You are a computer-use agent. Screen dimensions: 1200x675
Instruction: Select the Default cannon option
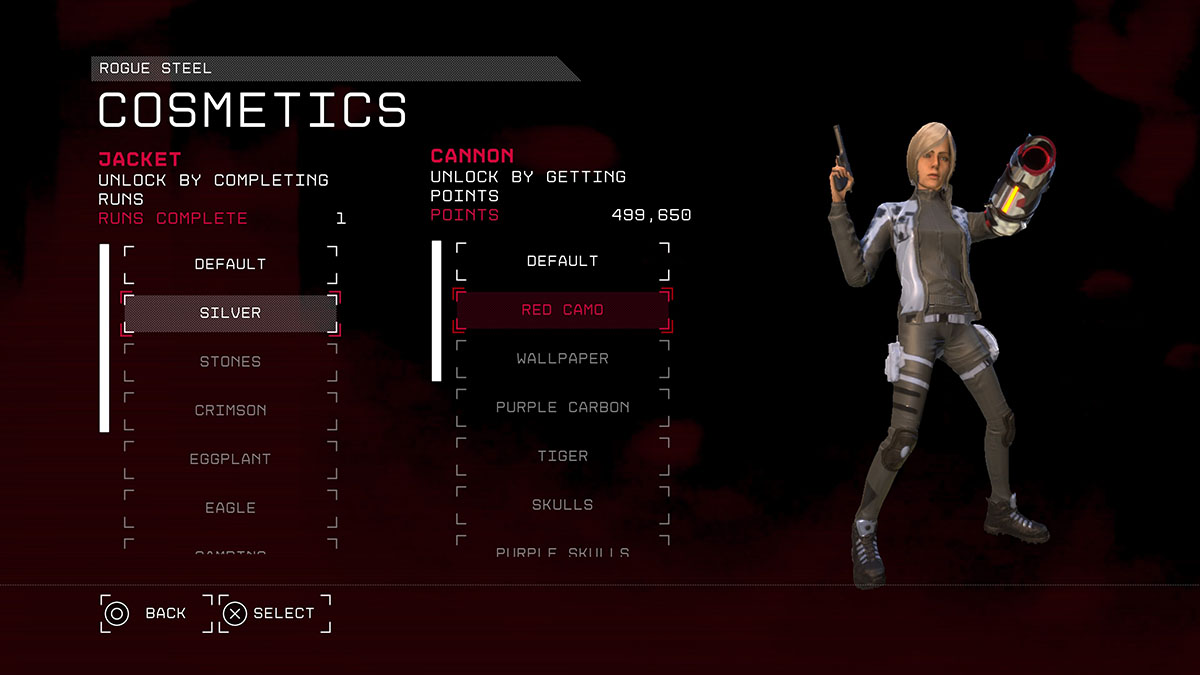[x=562, y=261]
